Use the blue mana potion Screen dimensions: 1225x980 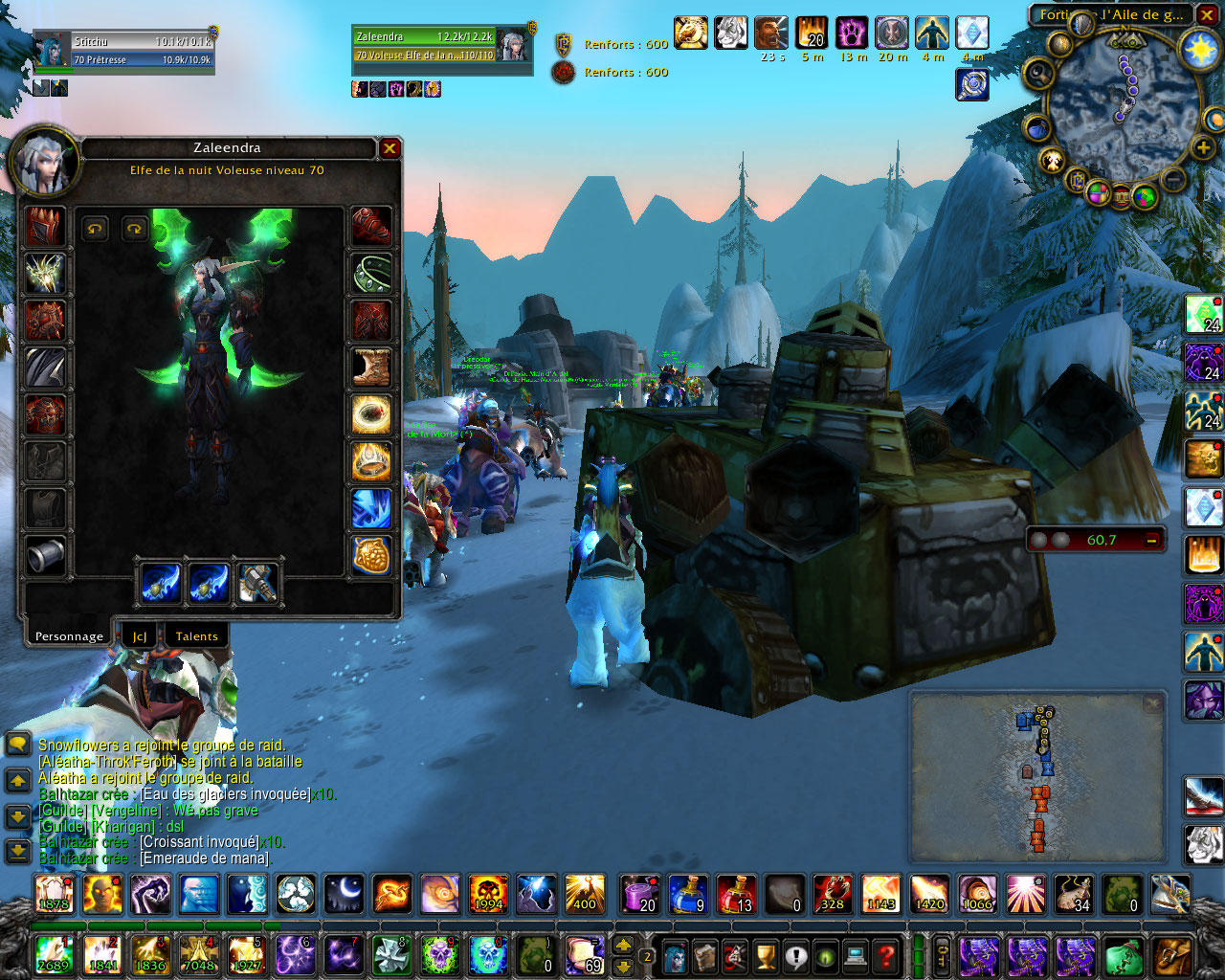688,894
